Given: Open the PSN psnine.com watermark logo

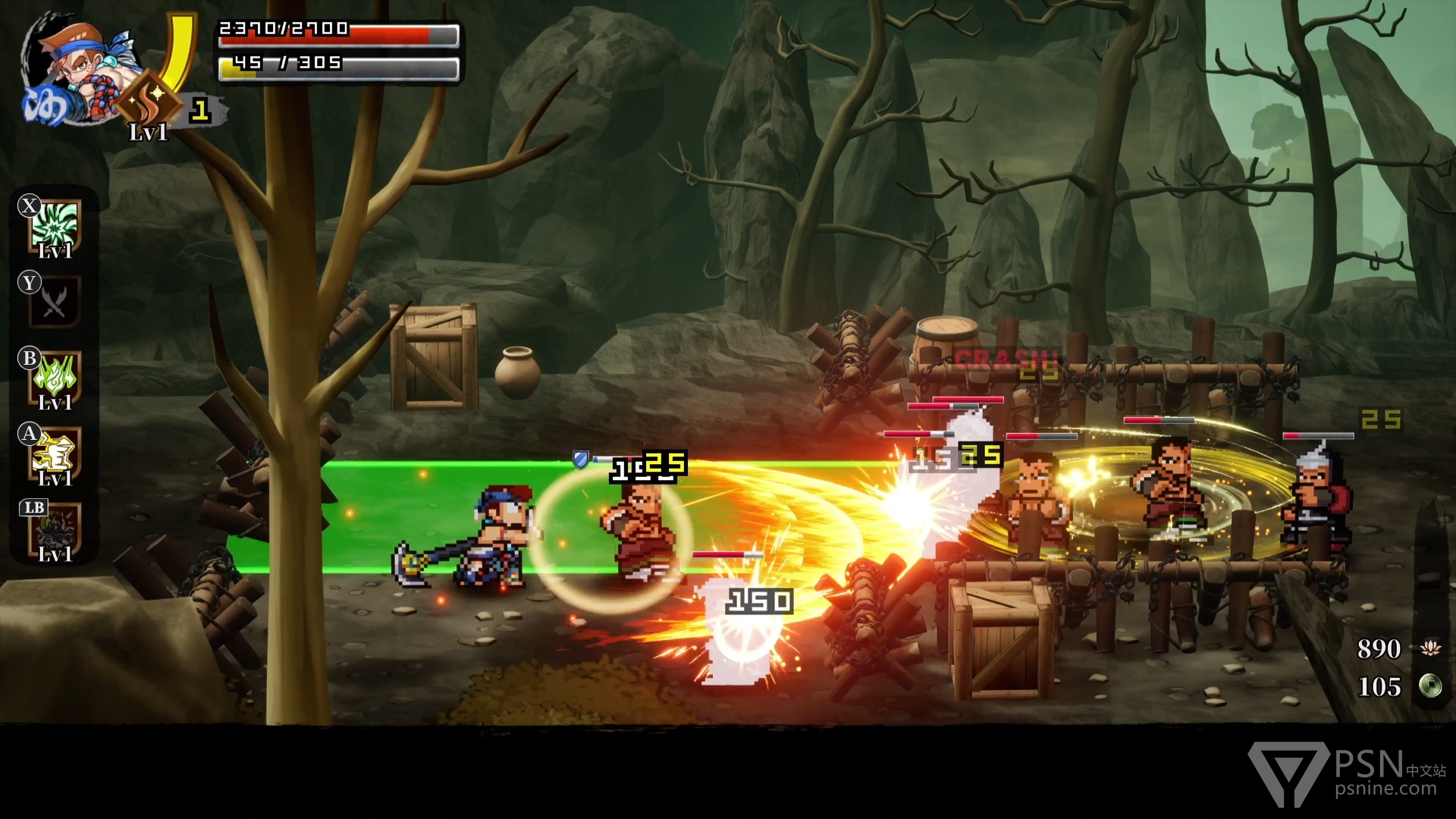Looking at the screenshot, I should [1347, 773].
